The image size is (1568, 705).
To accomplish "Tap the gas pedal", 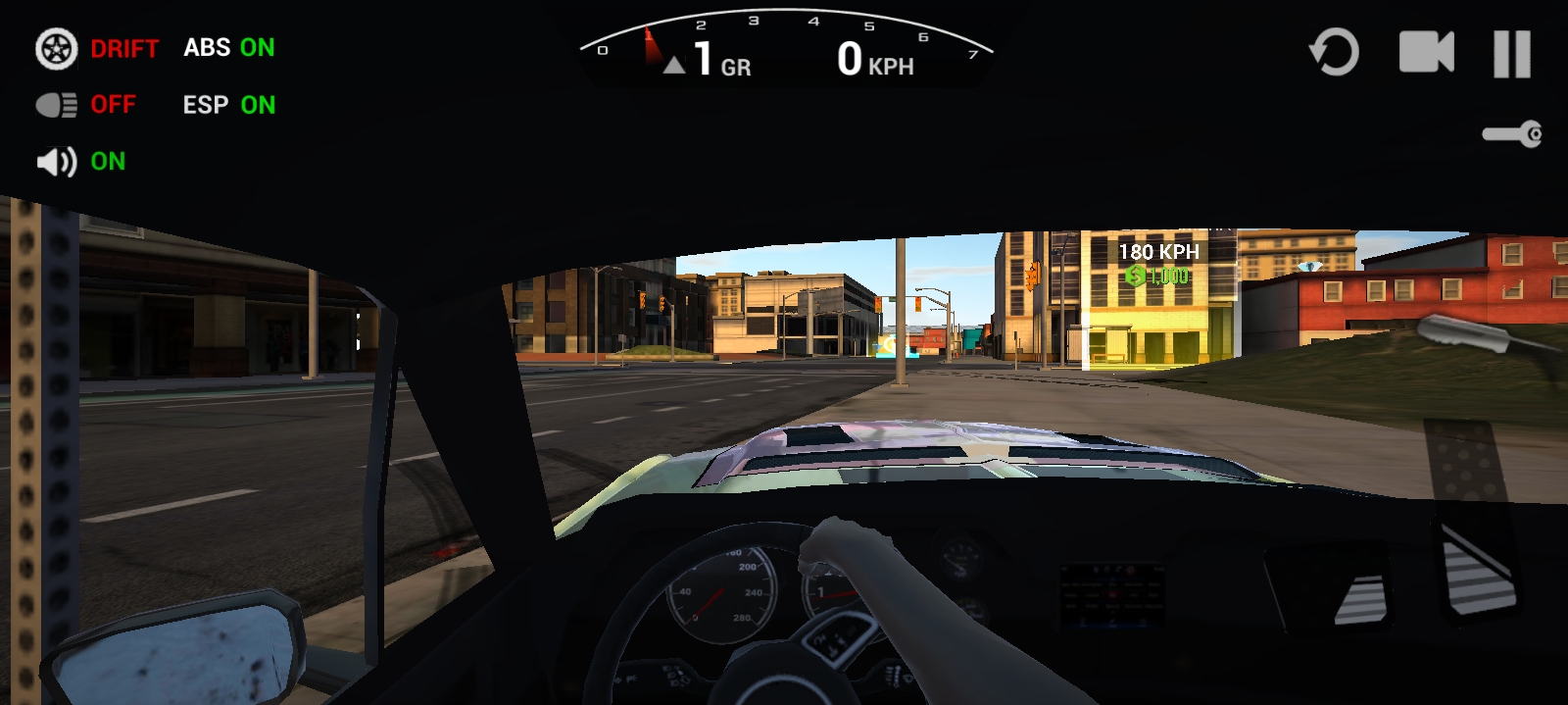I will (x=1478, y=569).
